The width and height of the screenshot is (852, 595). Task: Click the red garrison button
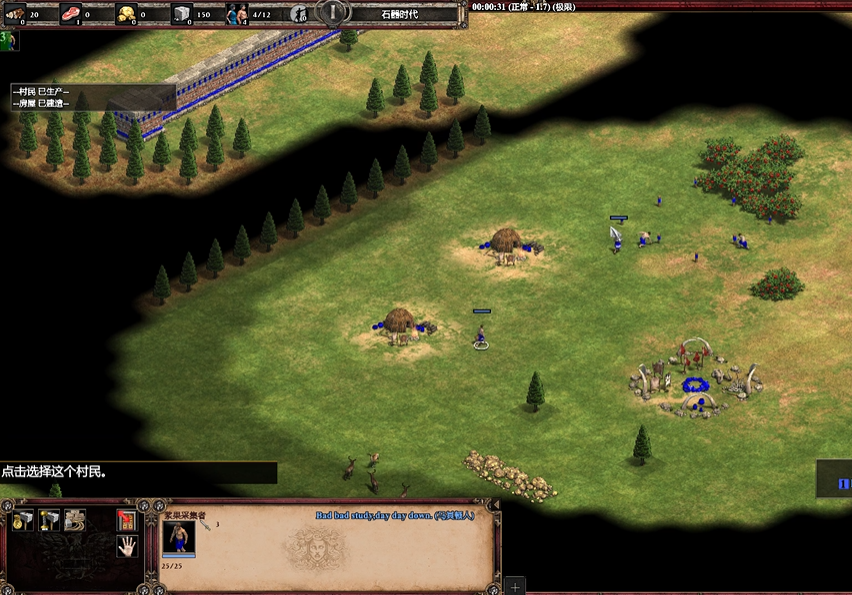point(126,520)
